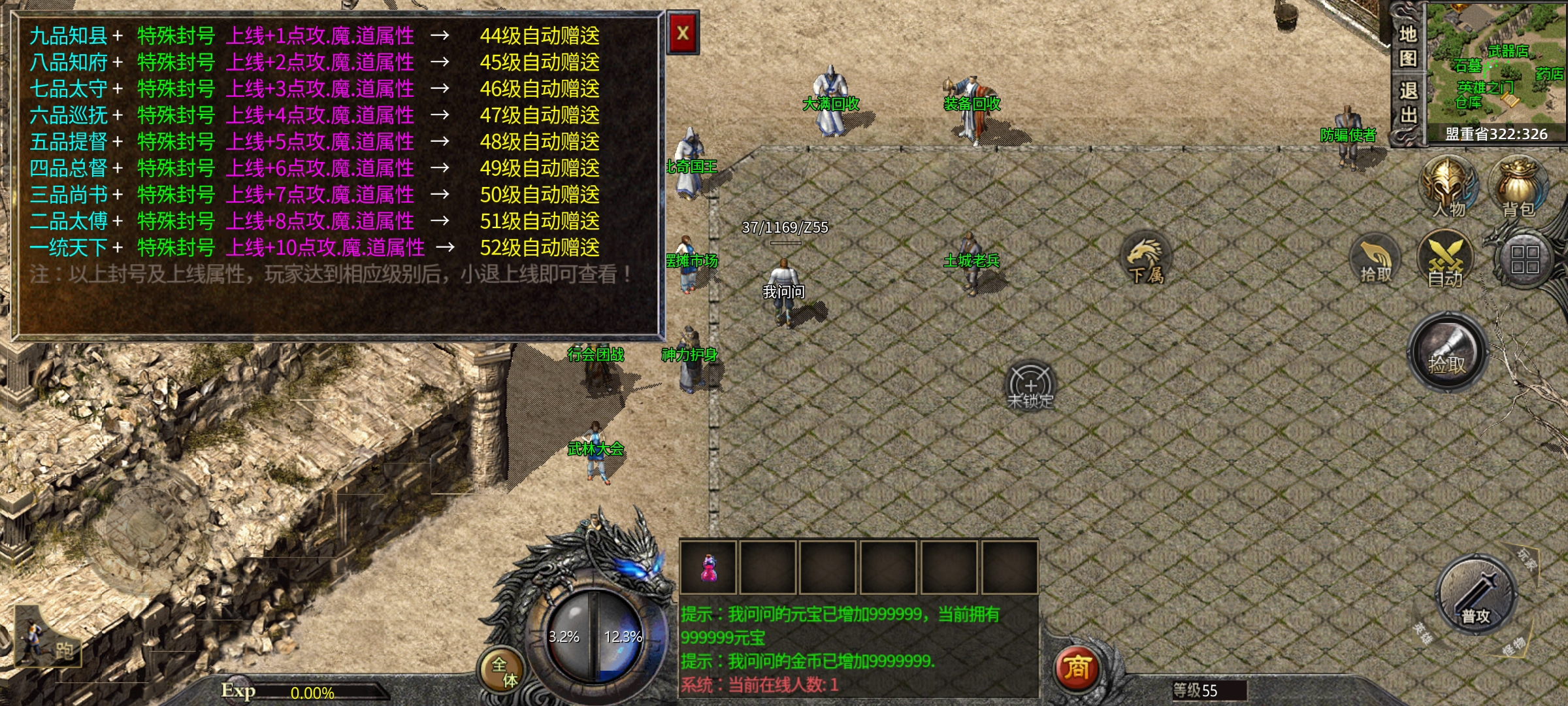The width and height of the screenshot is (1568, 706).
Task: Tap the large round 捡取 button
Action: point(1447,354)
